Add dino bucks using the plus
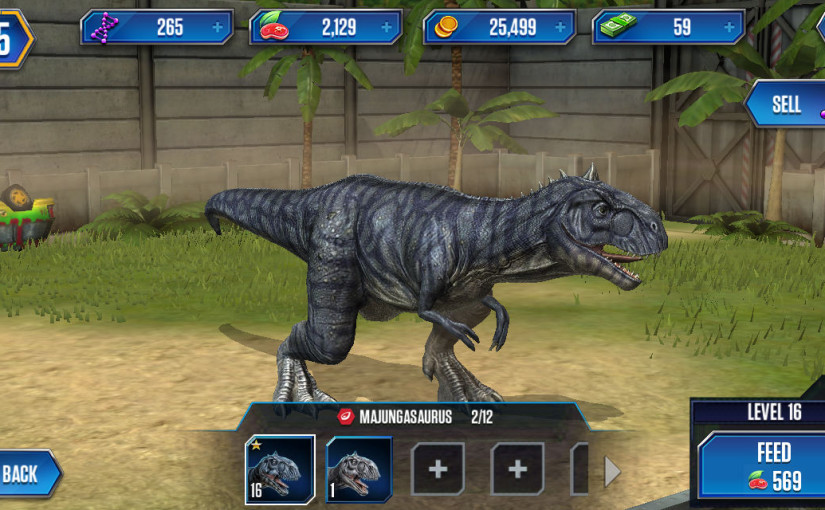Screen dimensions: 825x510 coord(730,28)
